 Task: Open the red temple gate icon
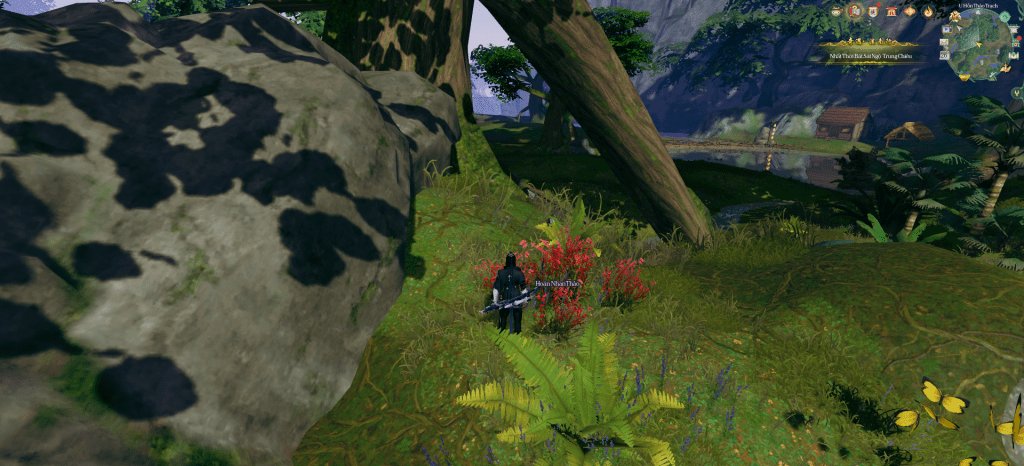[x=890, y=11]
